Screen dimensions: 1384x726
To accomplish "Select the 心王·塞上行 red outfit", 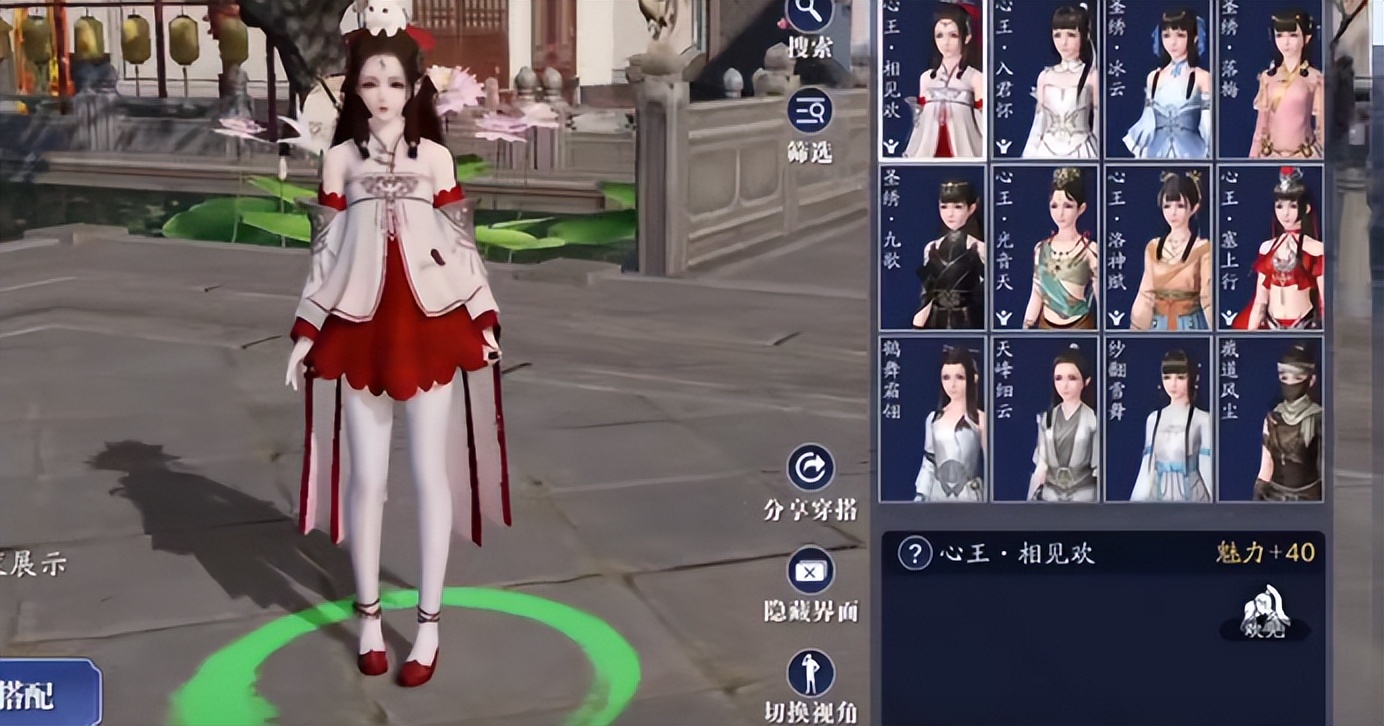I will pos(1271,248).
